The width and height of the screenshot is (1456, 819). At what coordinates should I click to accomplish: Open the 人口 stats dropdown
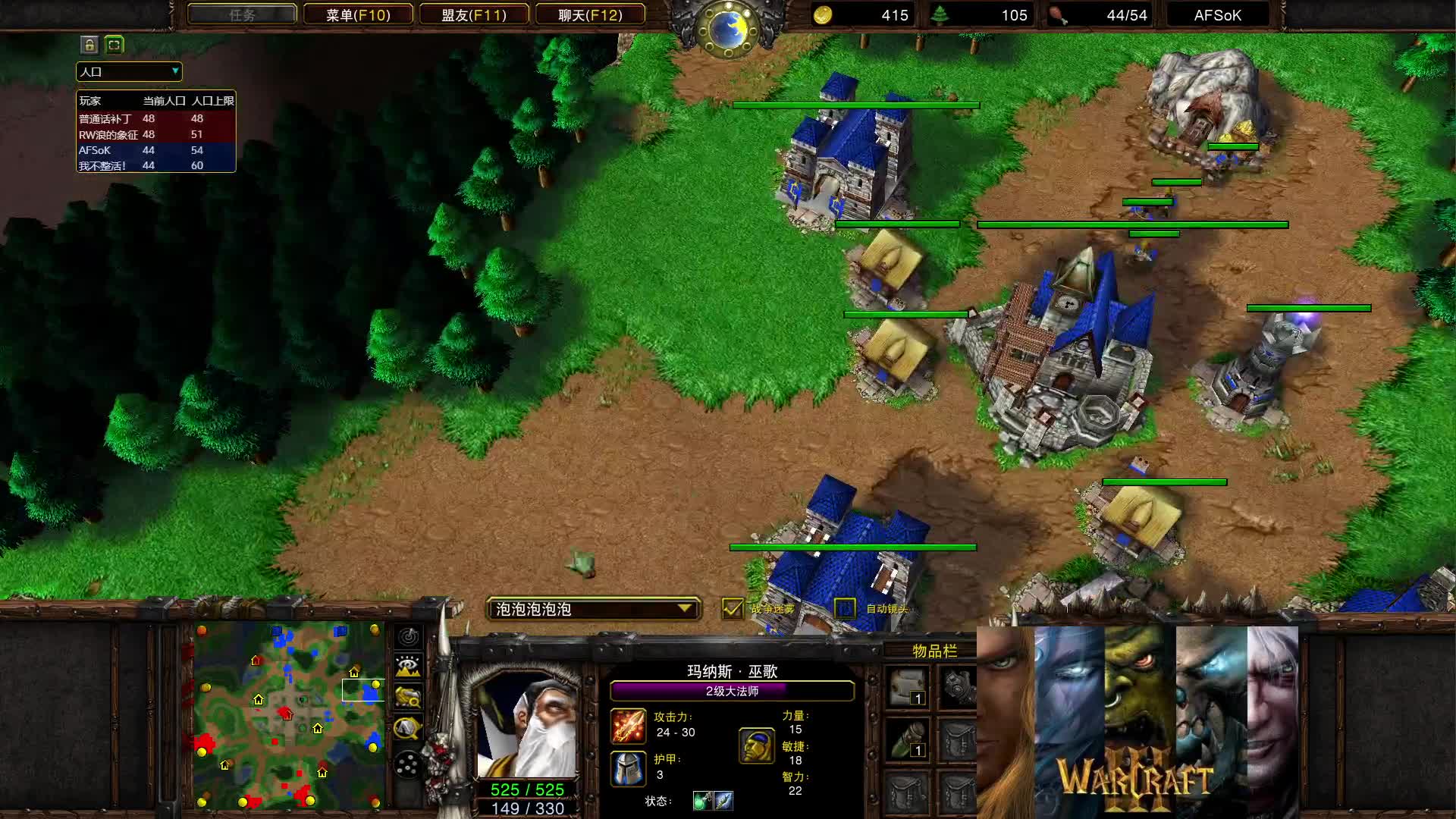[x=127, y=72]
